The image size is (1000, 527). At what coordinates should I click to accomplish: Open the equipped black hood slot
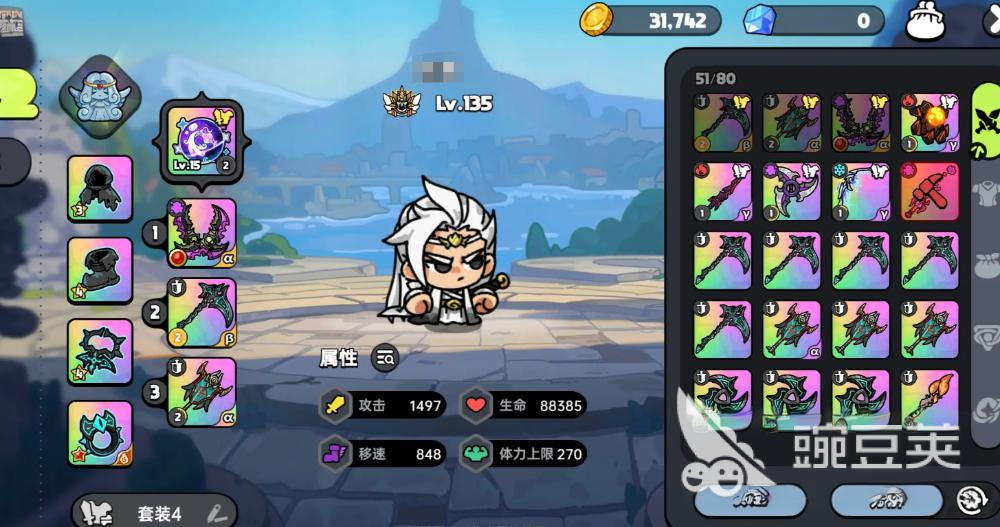coord(100,188)
